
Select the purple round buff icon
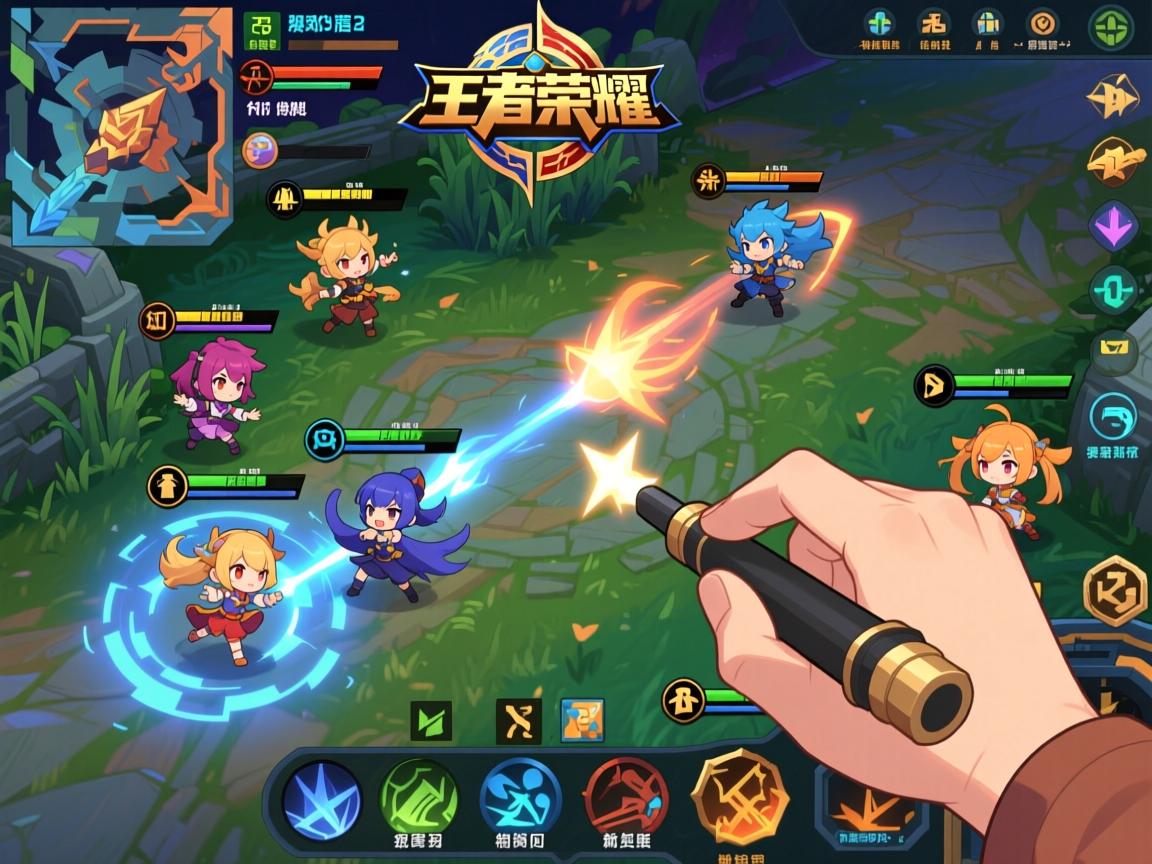tap(258, 149)
